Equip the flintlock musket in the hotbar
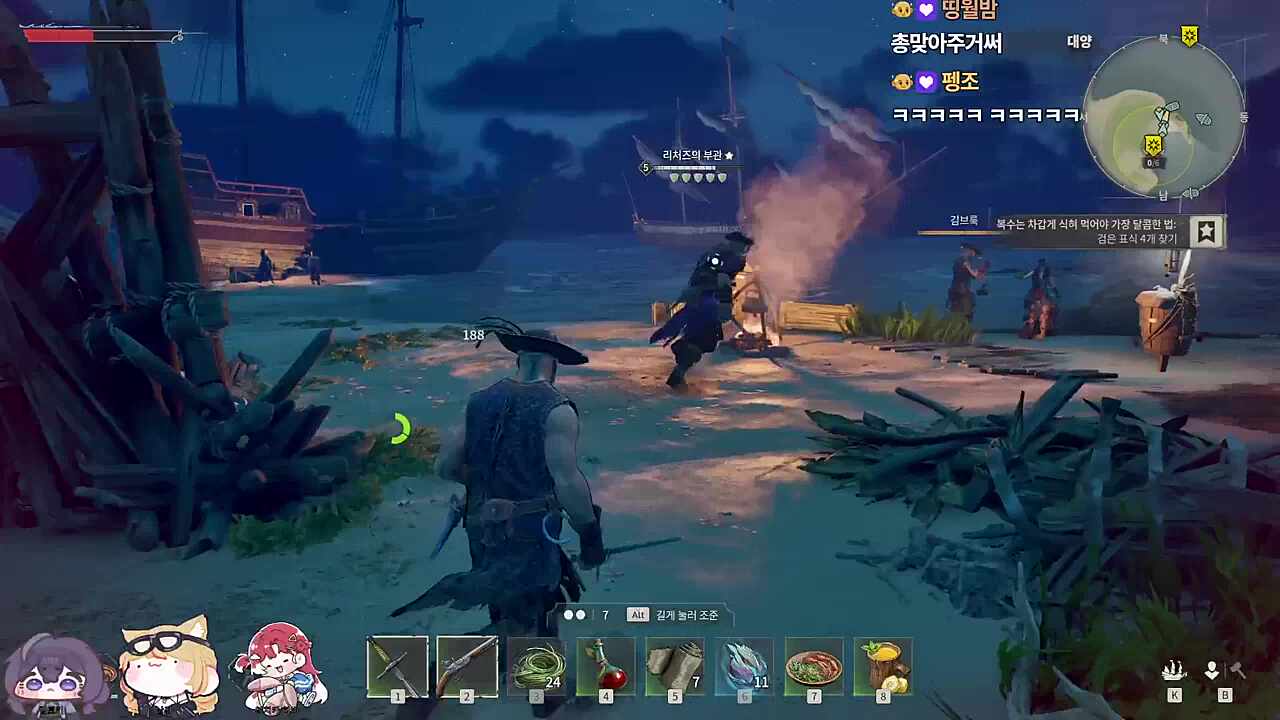1280x720 pixels. (467, 665)
